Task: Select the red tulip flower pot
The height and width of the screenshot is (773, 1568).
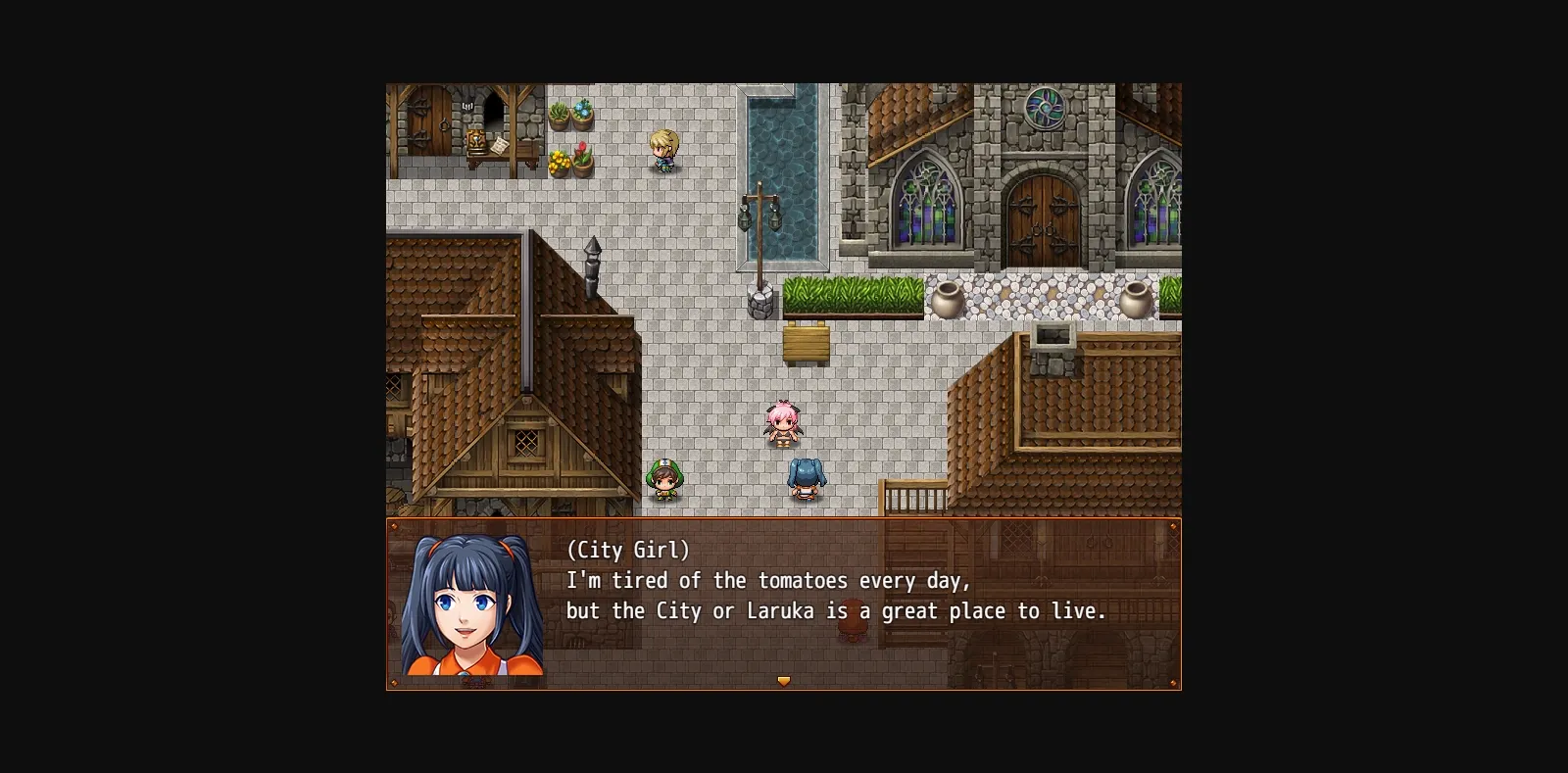Action: (x=582, y=155)
